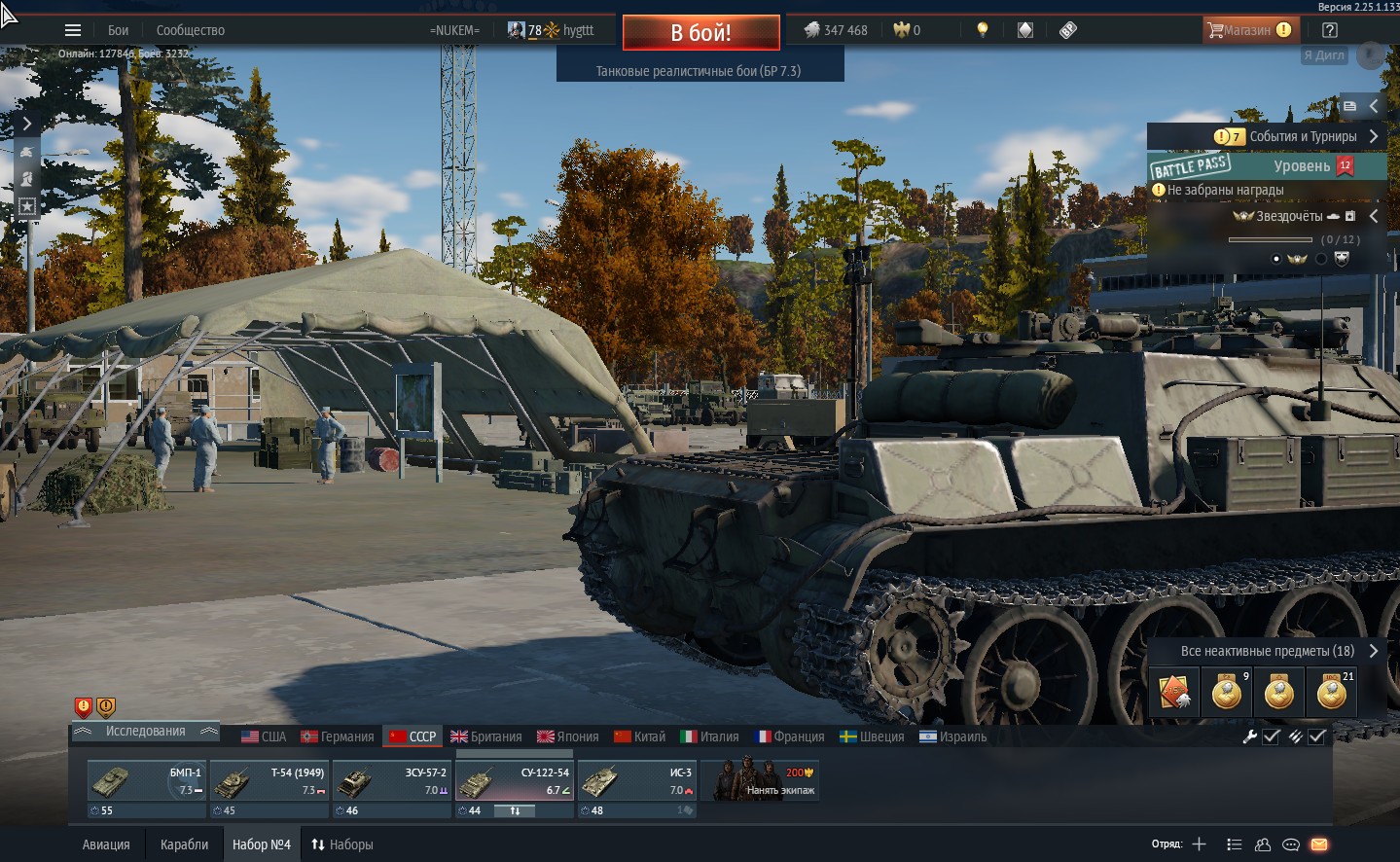Viewport: 1400px width, 862px height.
Task: Open the Сообщество menu
Action: click(191, 30)
